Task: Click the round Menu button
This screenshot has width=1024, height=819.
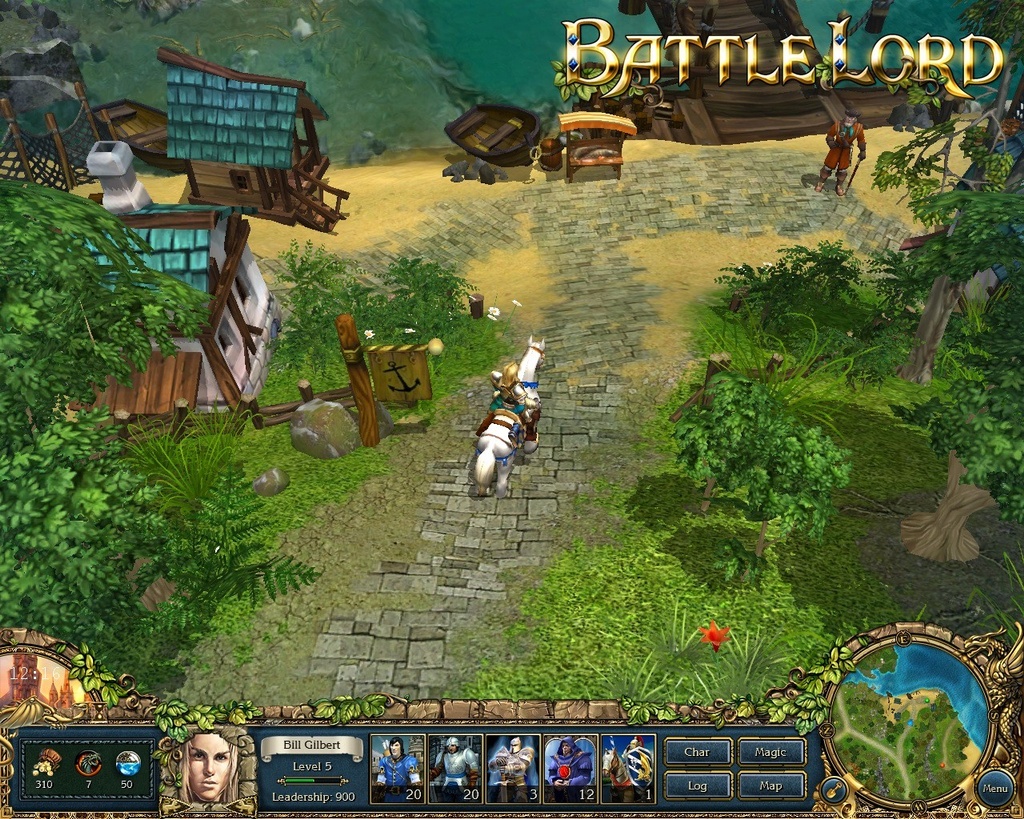Action: [x=994, y=788]
